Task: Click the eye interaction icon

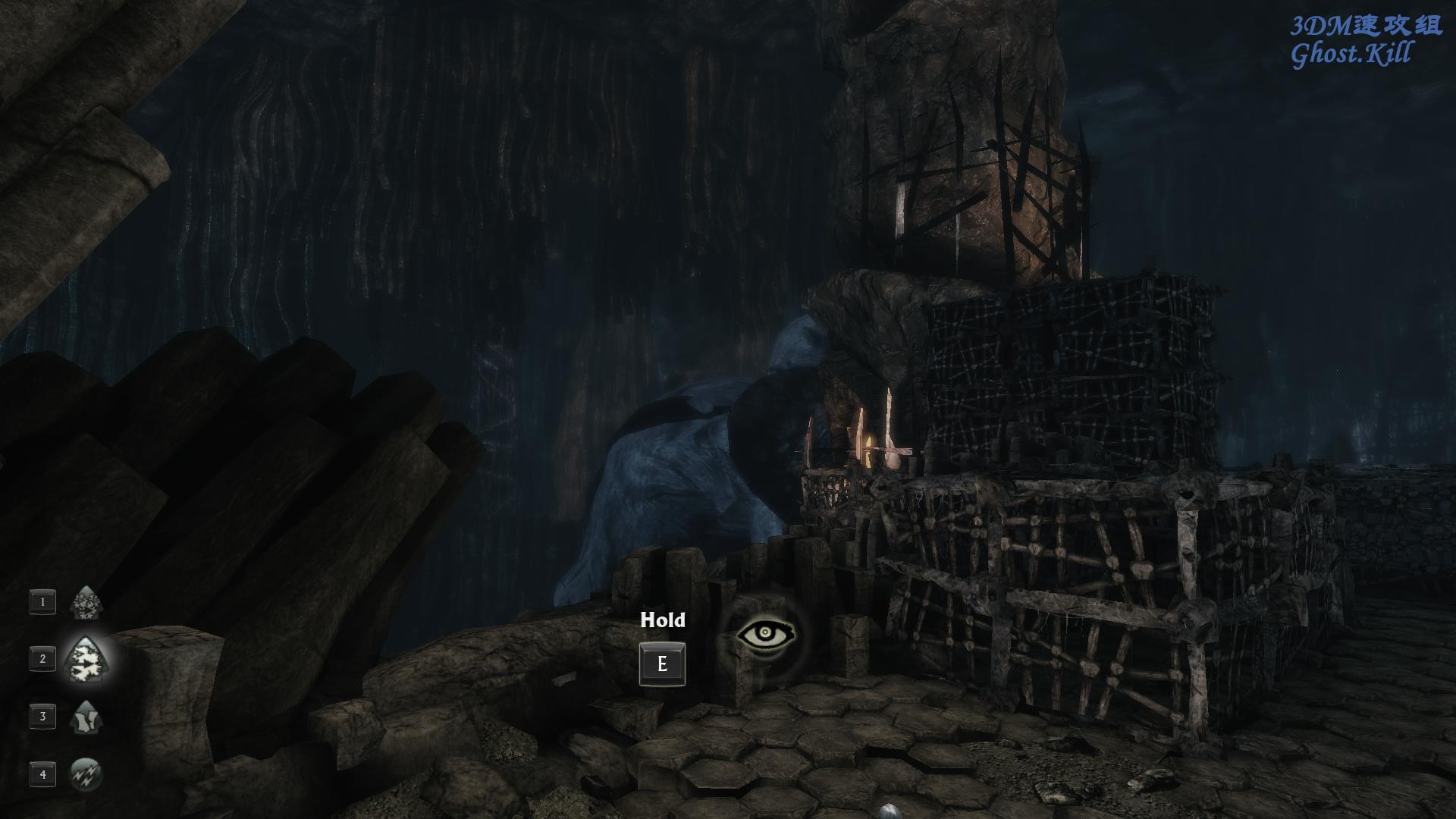Action: click(766, 635)
